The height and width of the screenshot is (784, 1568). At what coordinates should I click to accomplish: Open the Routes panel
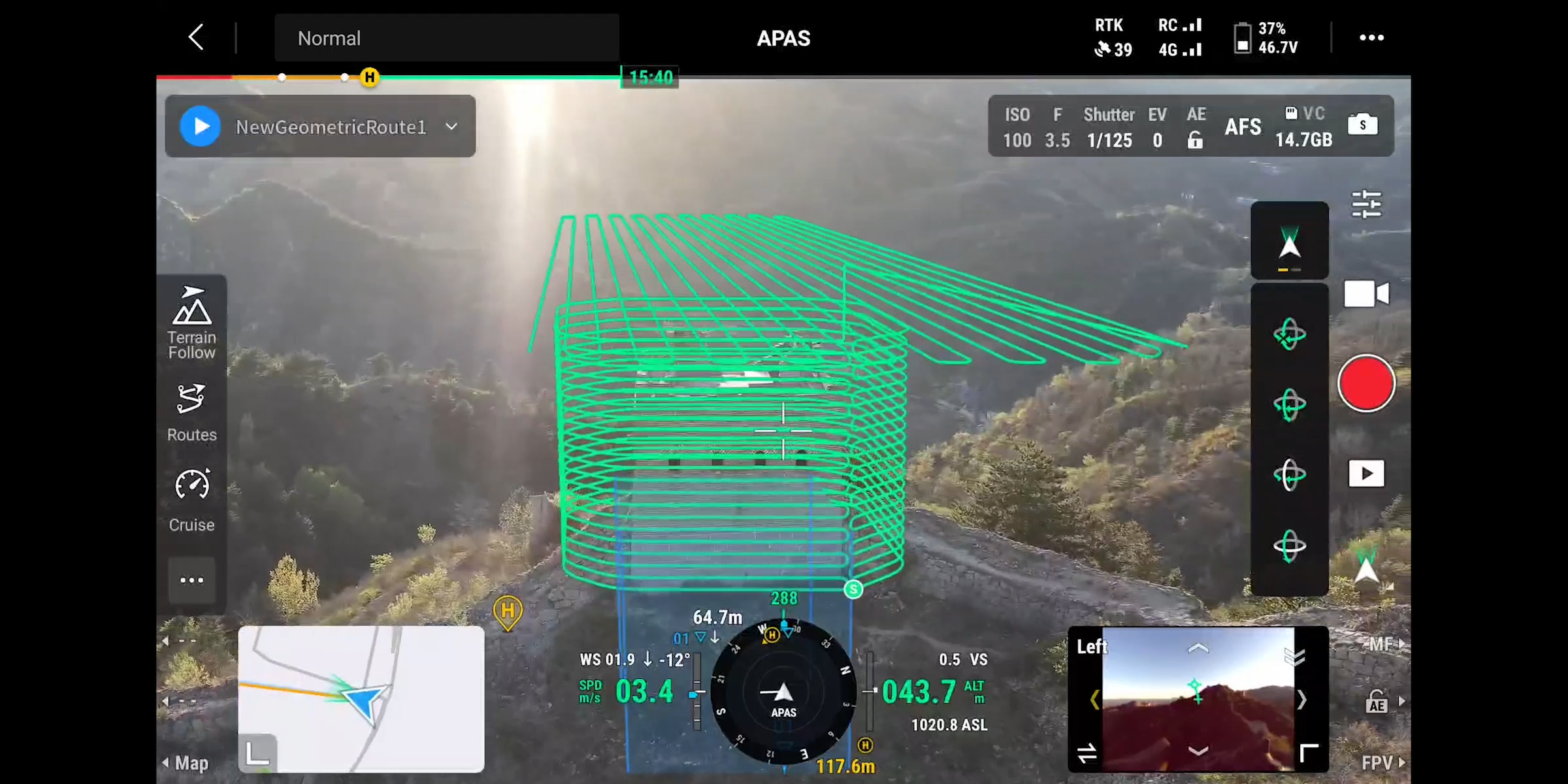(191, 412)
